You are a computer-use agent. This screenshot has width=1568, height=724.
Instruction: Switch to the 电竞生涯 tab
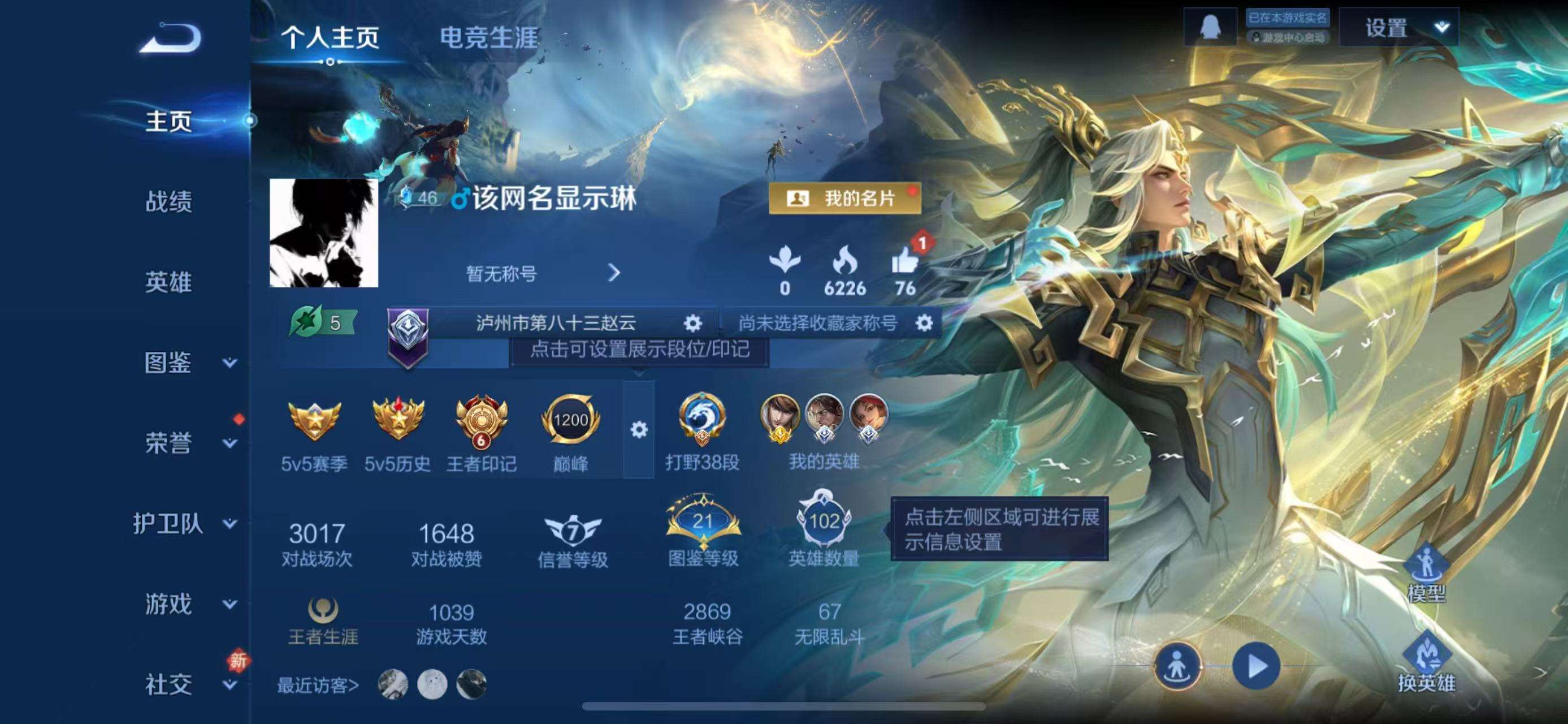click(x=487, y=38)
